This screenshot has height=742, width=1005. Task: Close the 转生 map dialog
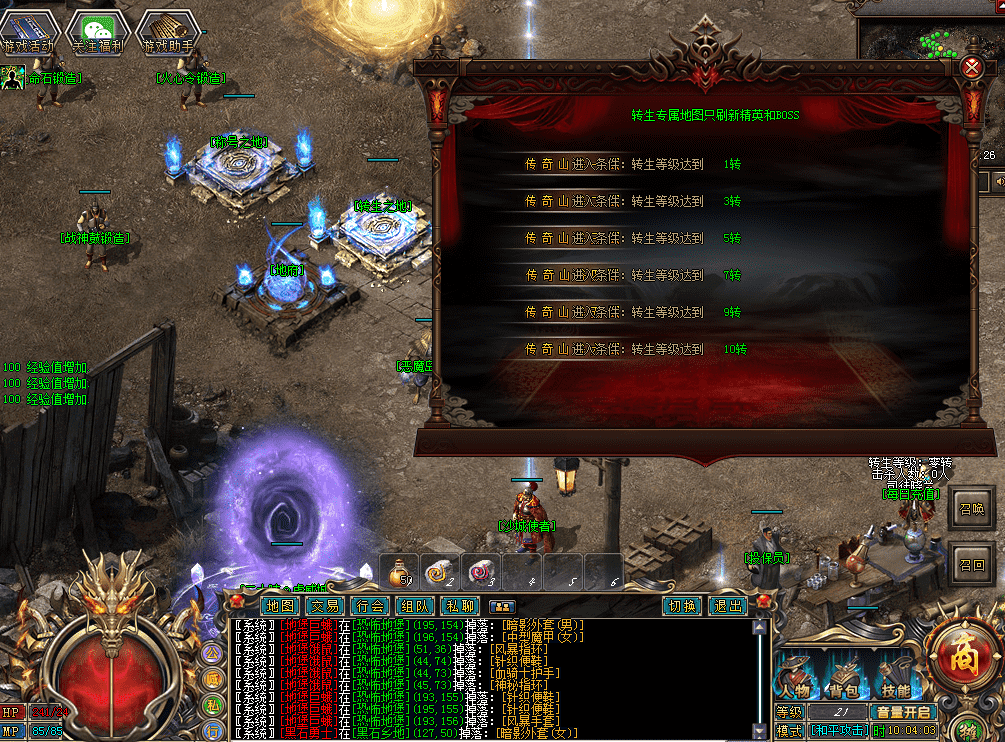click(x=972, y=67)
